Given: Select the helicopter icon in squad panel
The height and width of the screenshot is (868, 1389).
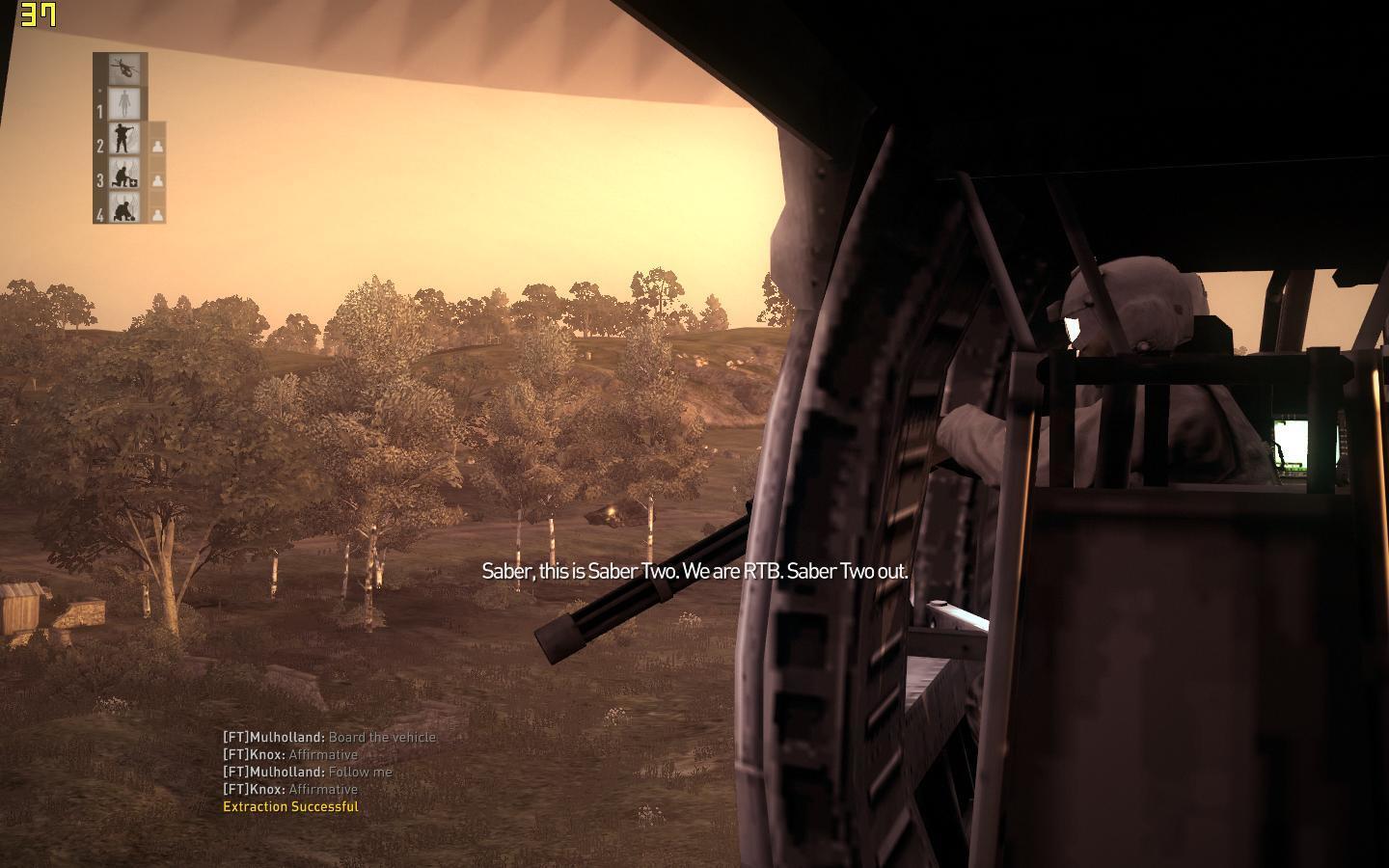Looking at the screenshot, I should point(123,69).
